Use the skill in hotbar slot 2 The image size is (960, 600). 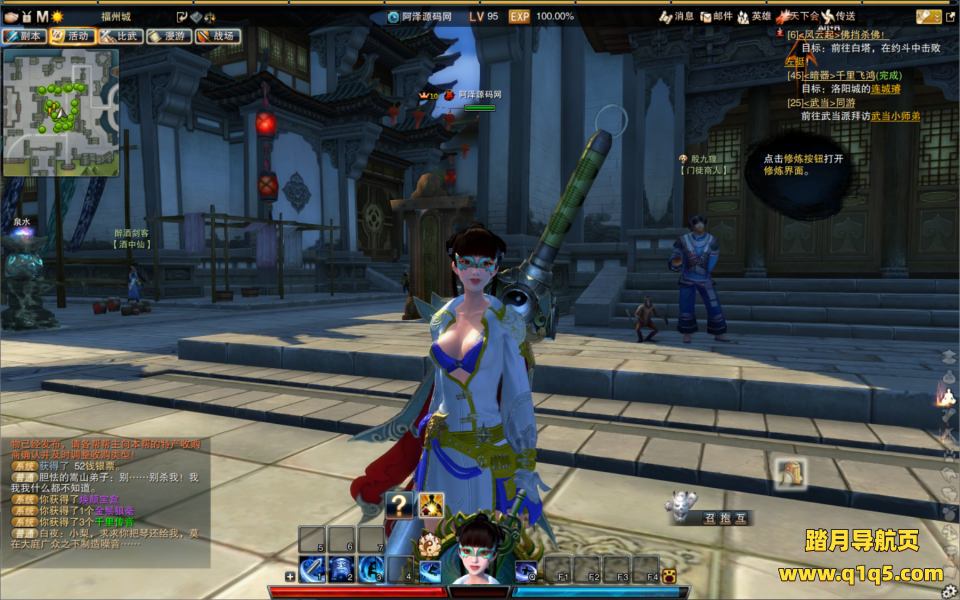point(342,569)
